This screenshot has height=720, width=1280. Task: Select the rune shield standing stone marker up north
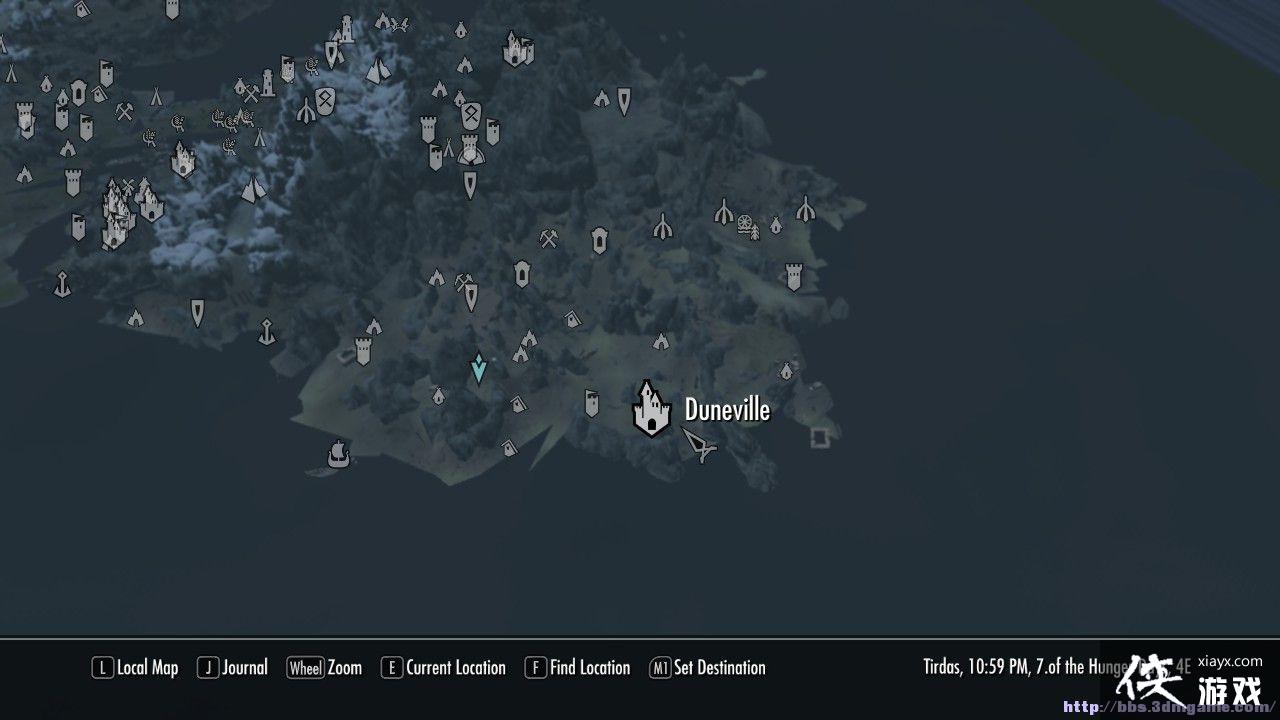(x=325, y=100)
